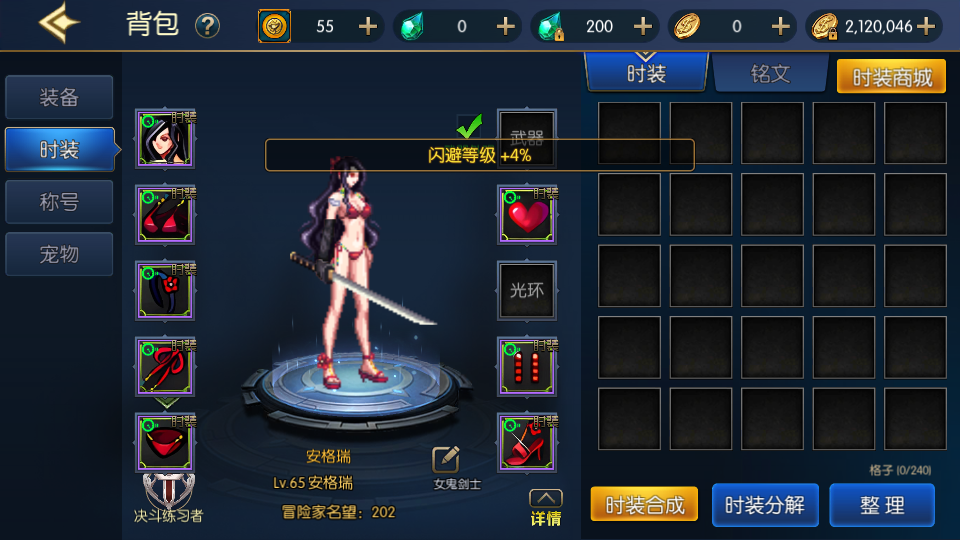
Task: Select the red bikini top costume slot
Action: tap(165, 215)
